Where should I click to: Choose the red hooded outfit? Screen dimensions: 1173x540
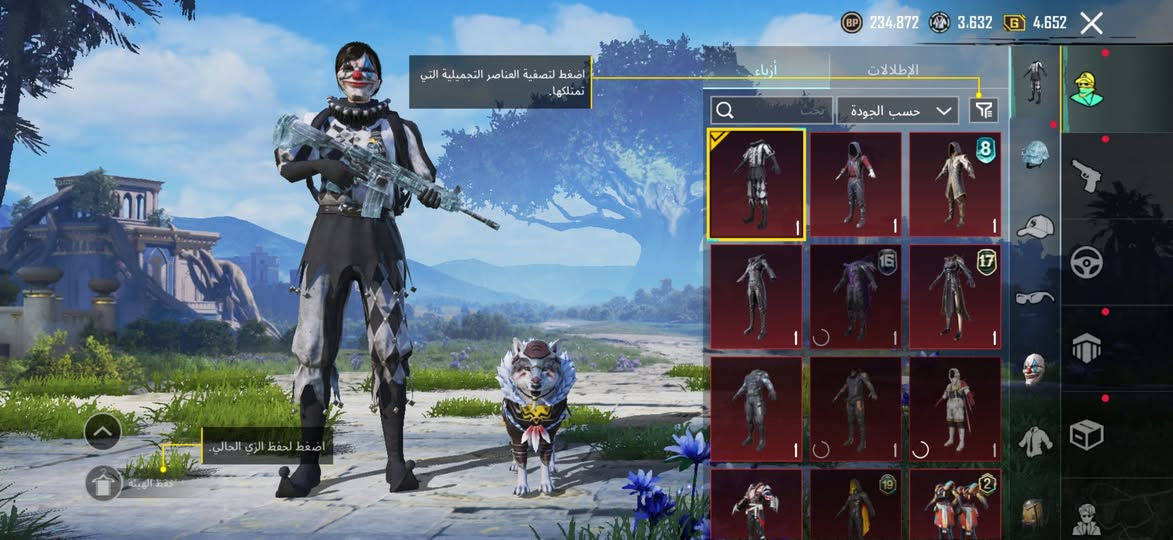(x=856, y=184)
